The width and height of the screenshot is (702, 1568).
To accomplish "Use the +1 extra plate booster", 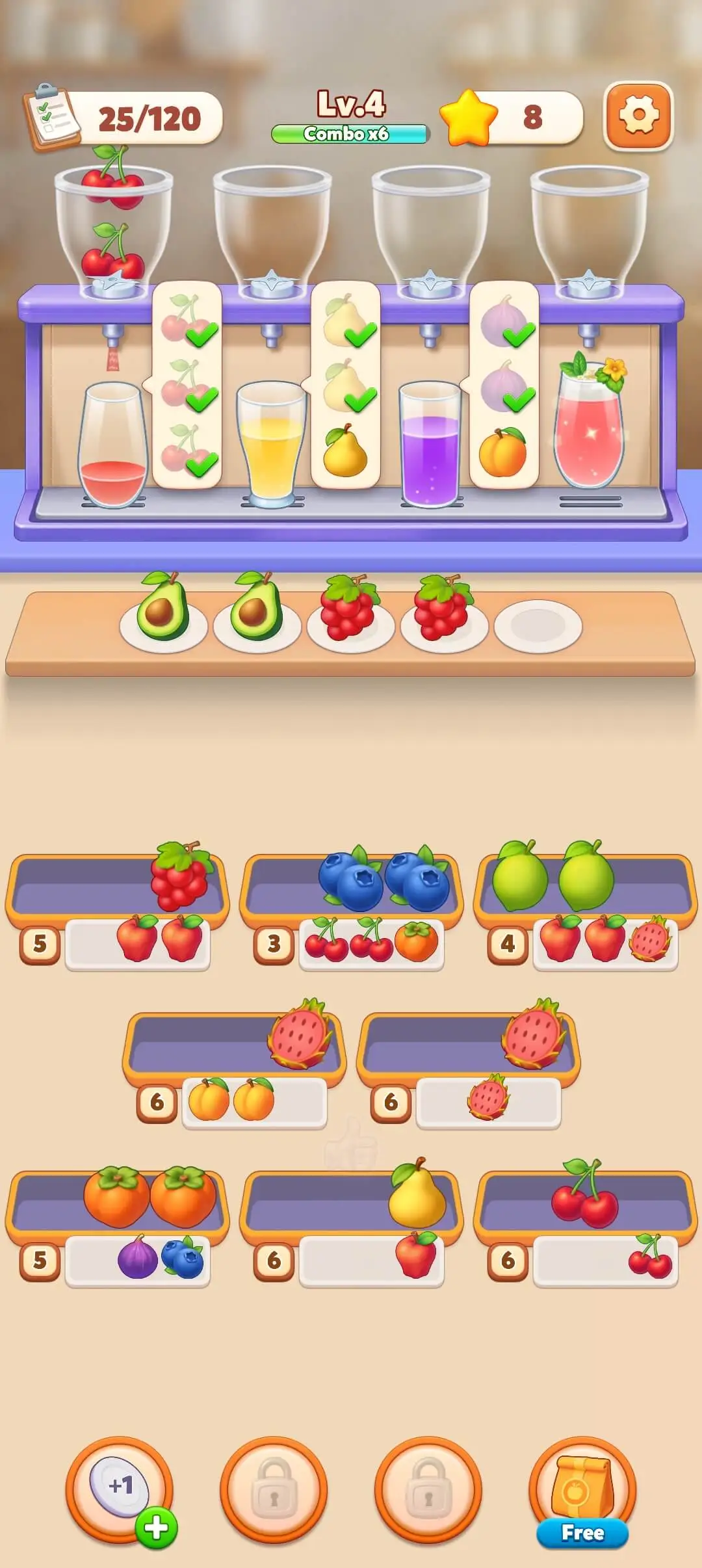I will tap(120, 1488).
